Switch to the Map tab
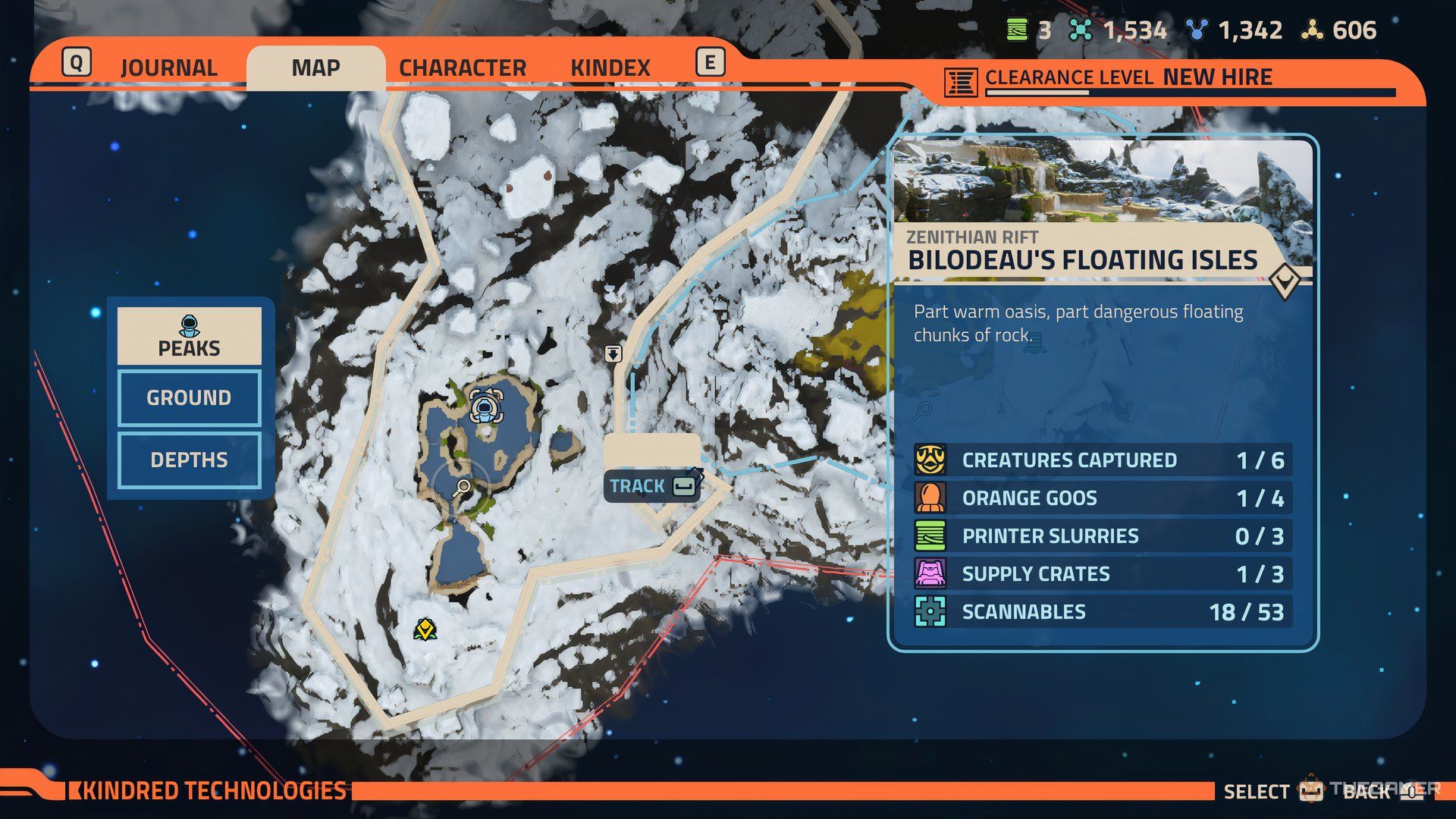The height and width of the screenshot is (819, 1456). click(x=315, y=67)
